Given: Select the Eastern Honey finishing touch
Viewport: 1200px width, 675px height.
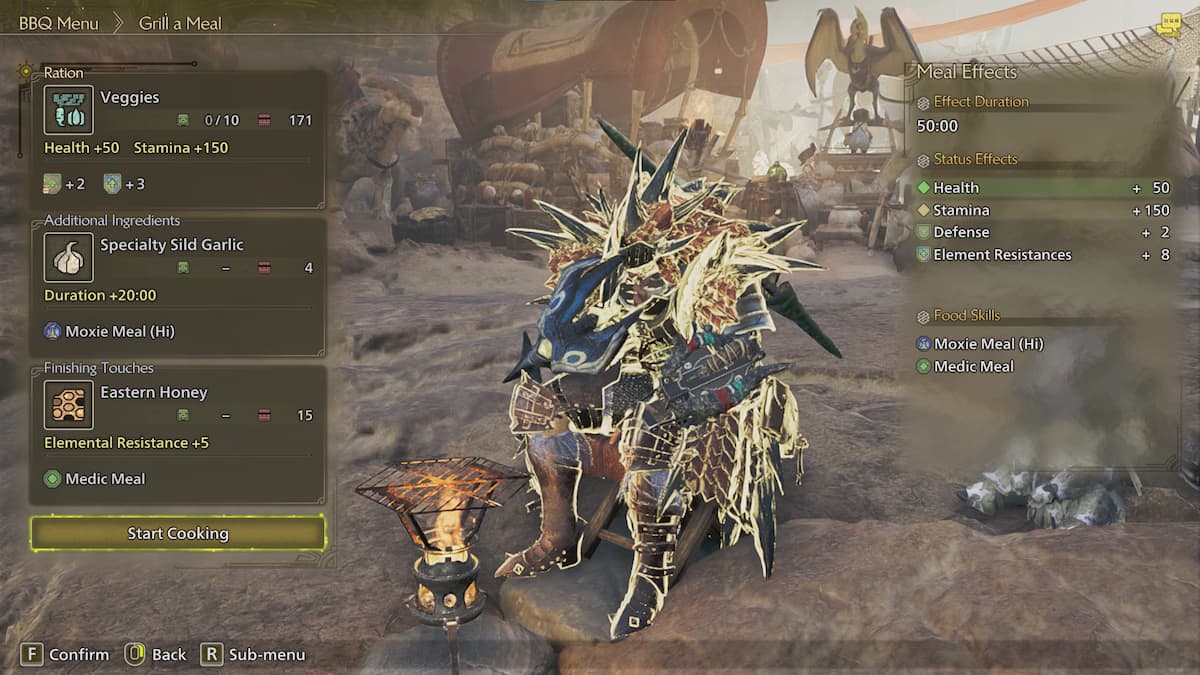Looking at the screenshot, I should click(178, 404).
